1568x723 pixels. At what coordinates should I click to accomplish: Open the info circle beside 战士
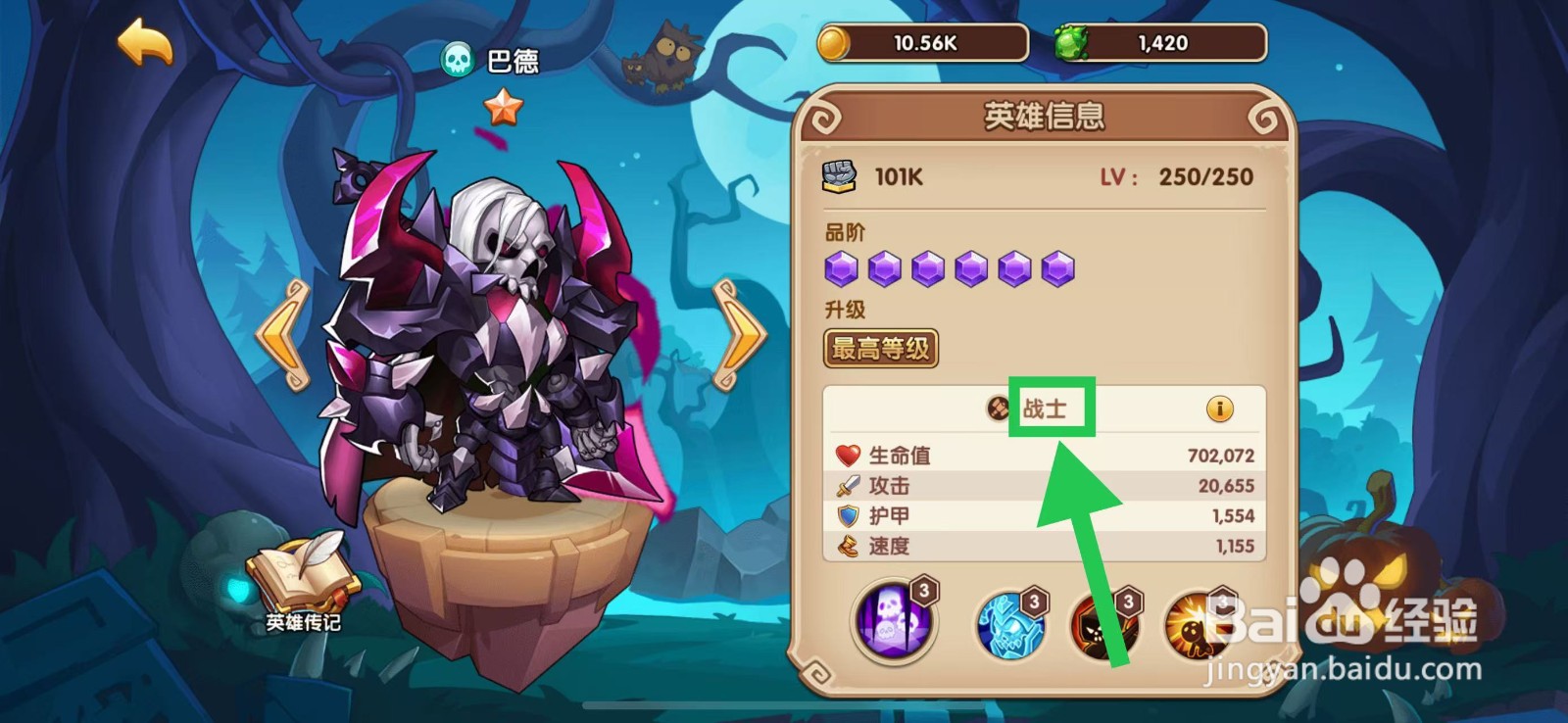[1220, 409]
